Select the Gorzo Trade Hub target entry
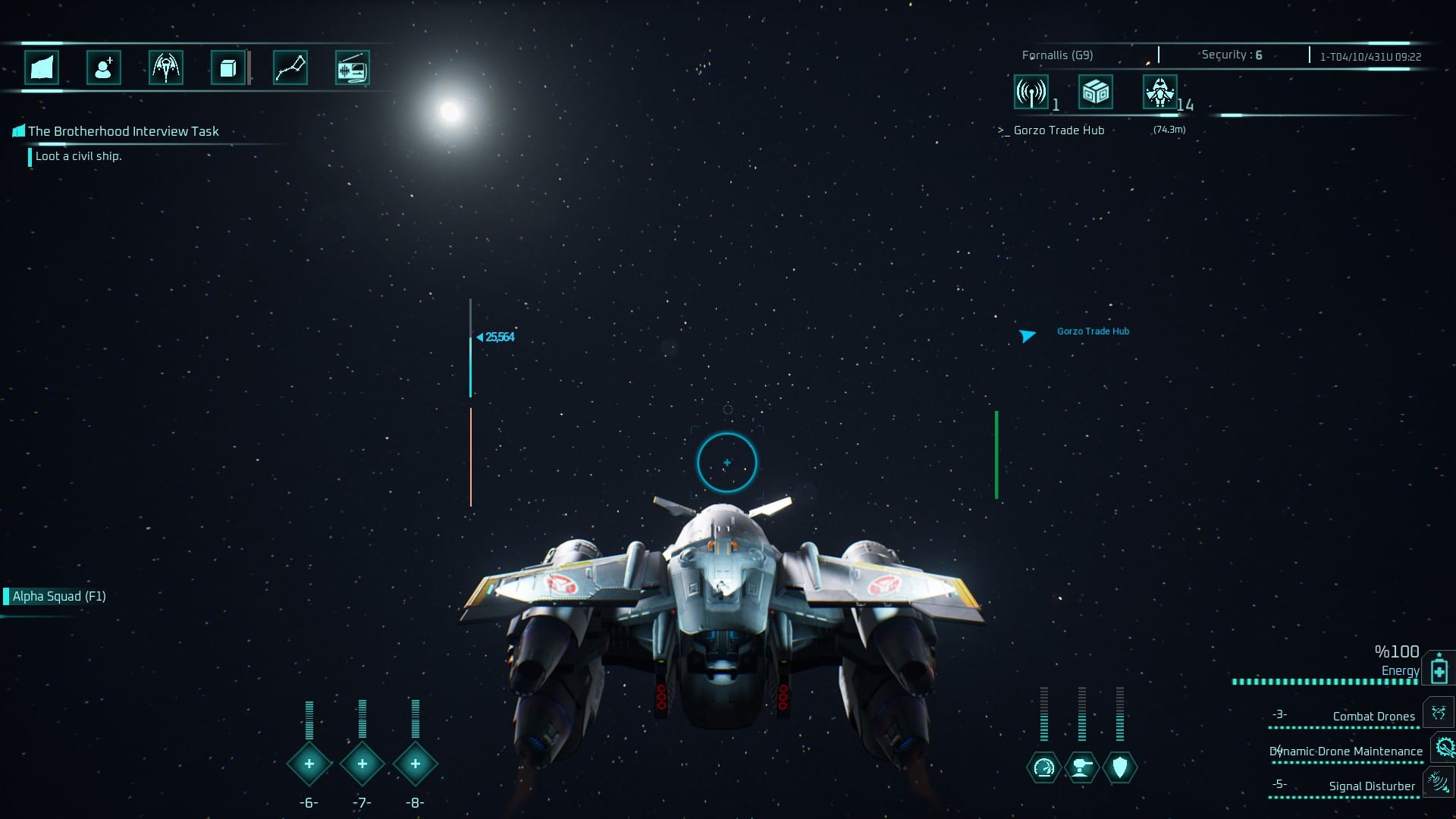 click(x=1059, y=130)
